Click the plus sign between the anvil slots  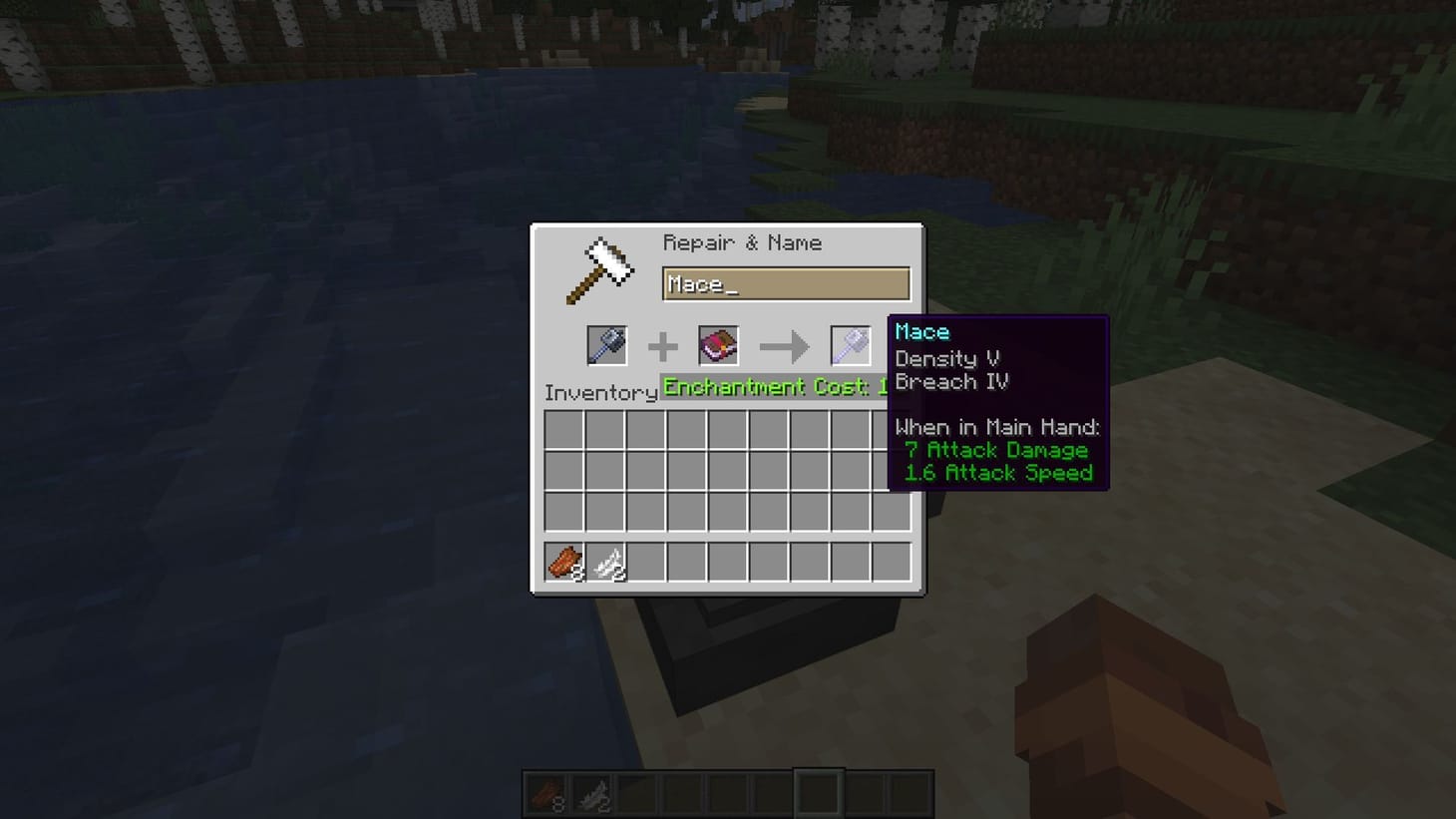[x=662, y=345]
